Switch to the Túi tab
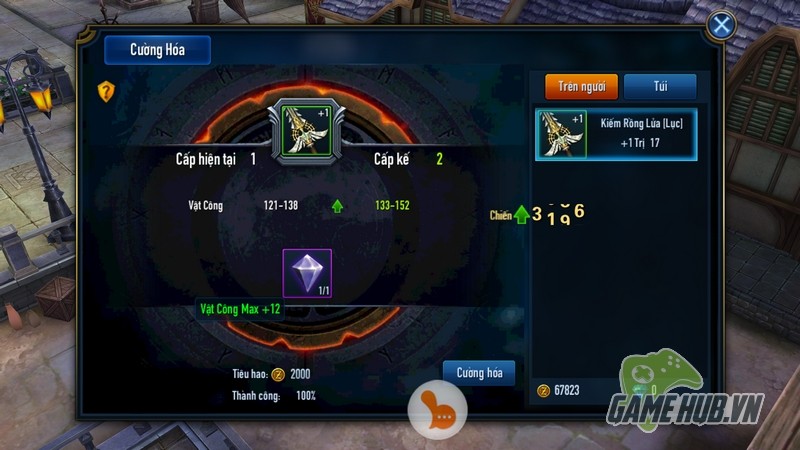 [x=660, y=87]
